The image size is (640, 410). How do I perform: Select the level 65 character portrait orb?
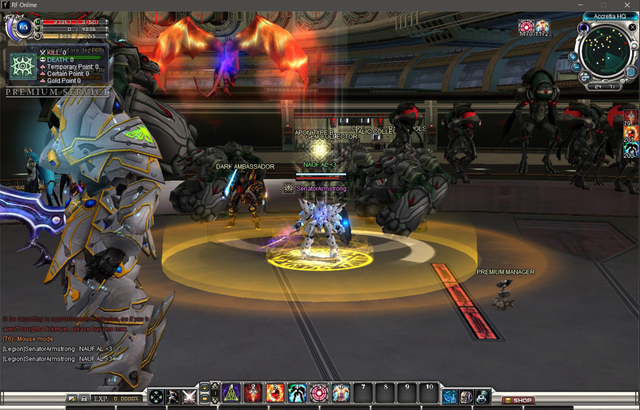coord(21,29)
